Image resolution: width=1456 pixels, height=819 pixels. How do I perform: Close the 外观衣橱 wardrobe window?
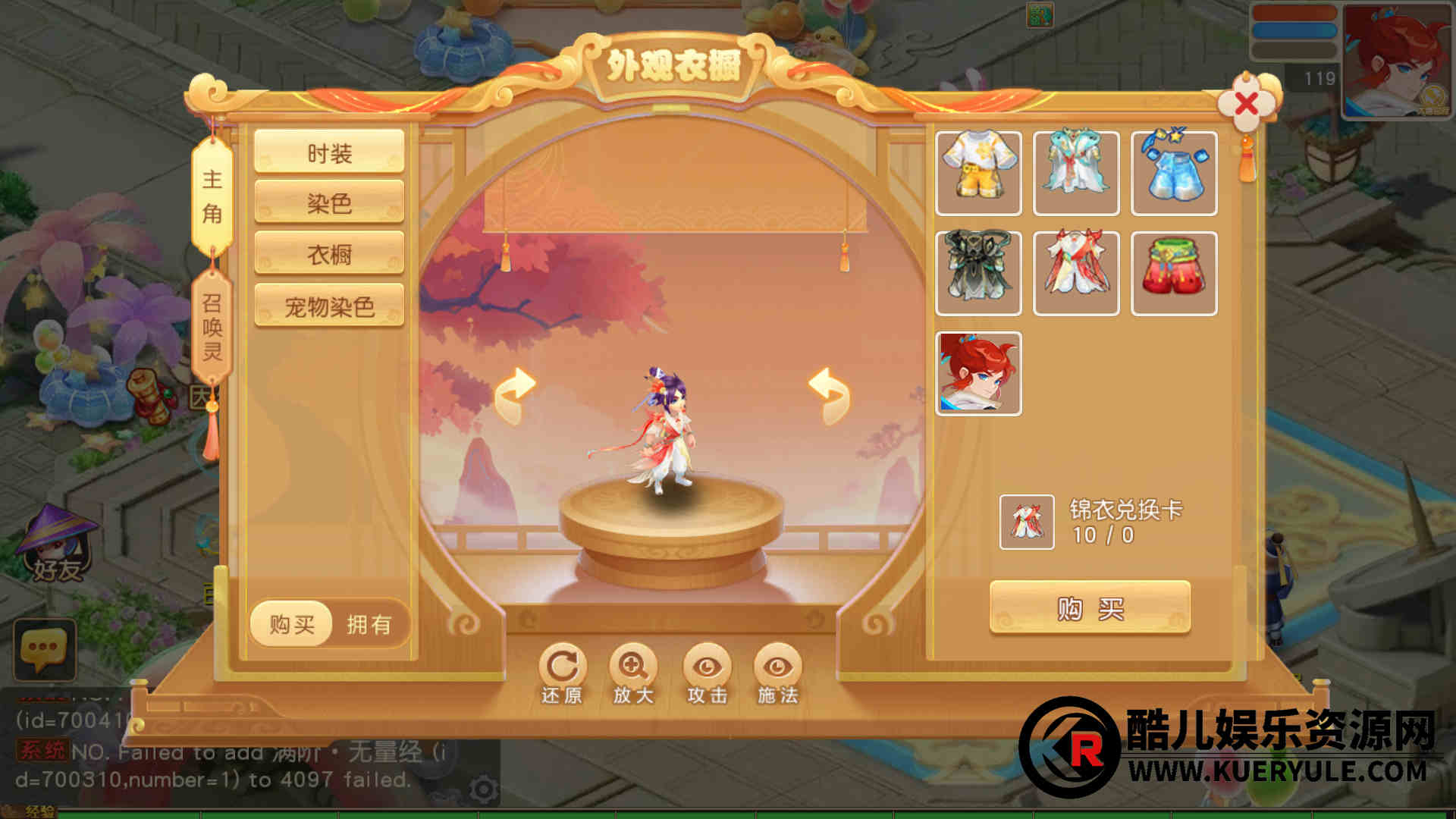[1246, 105]
